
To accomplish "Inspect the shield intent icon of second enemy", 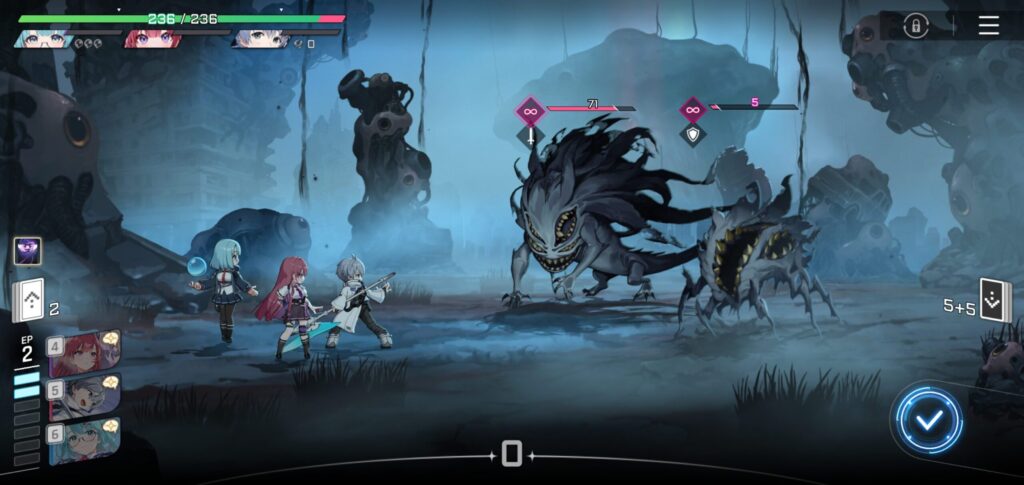I will (692, 134).
